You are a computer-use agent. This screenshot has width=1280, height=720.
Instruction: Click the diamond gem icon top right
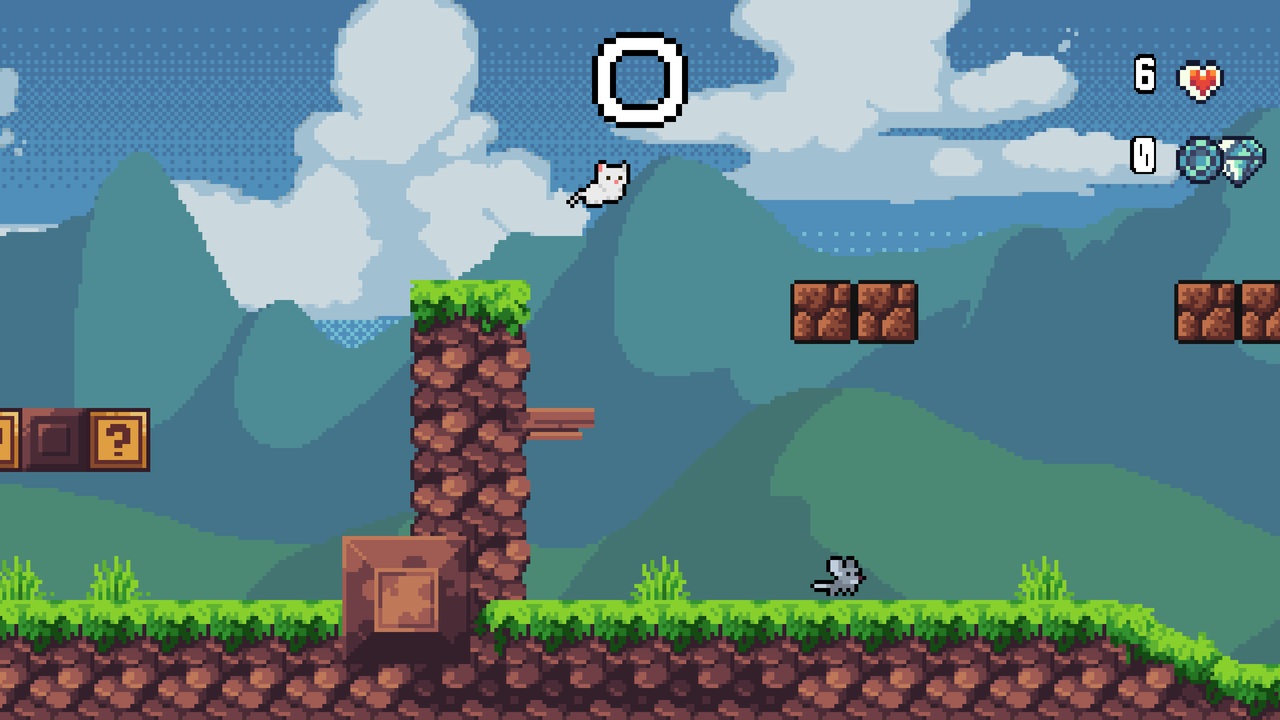pyautogui.click(x=1241, y=158)
